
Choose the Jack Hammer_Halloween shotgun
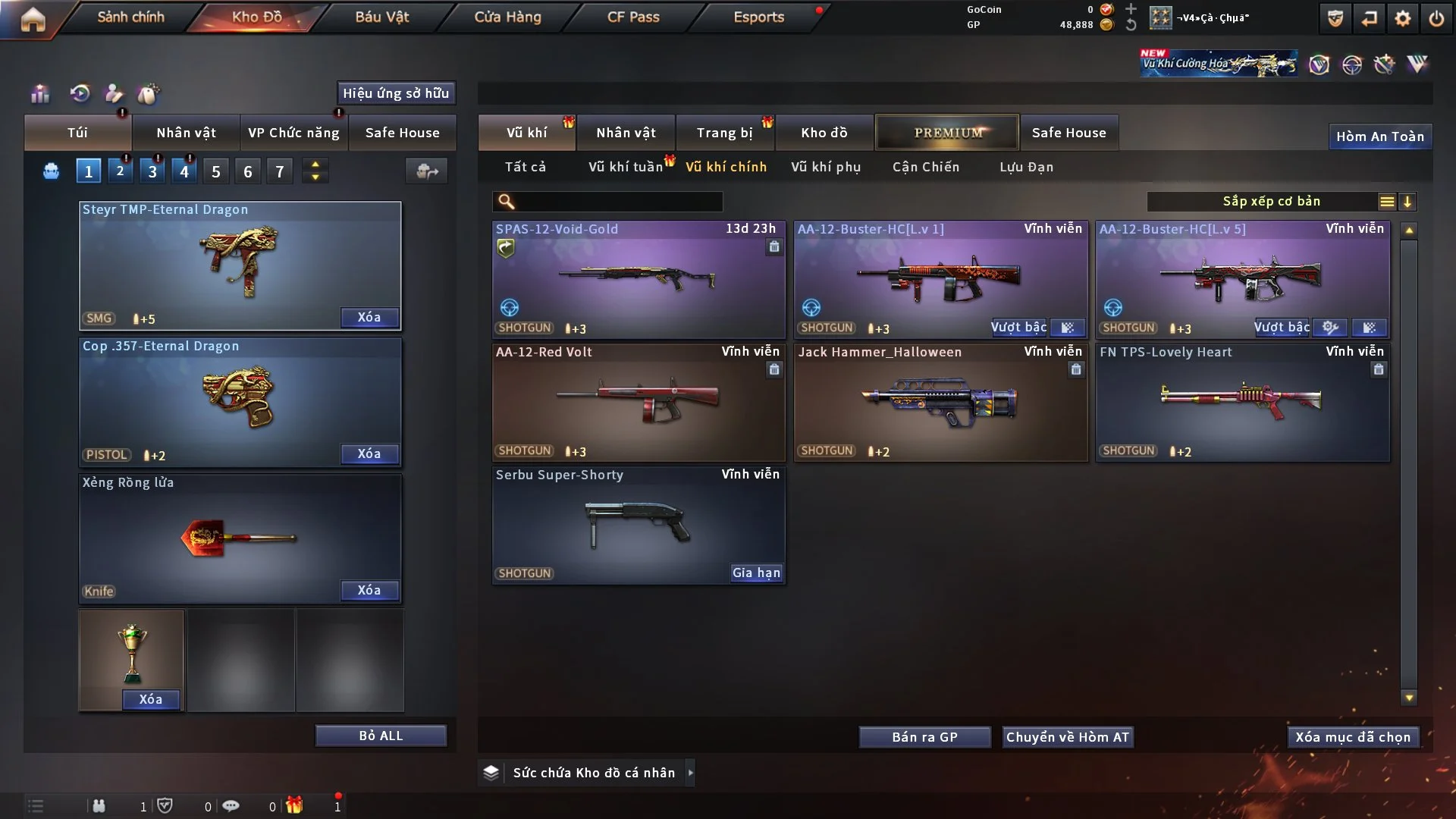coord(940,402)
